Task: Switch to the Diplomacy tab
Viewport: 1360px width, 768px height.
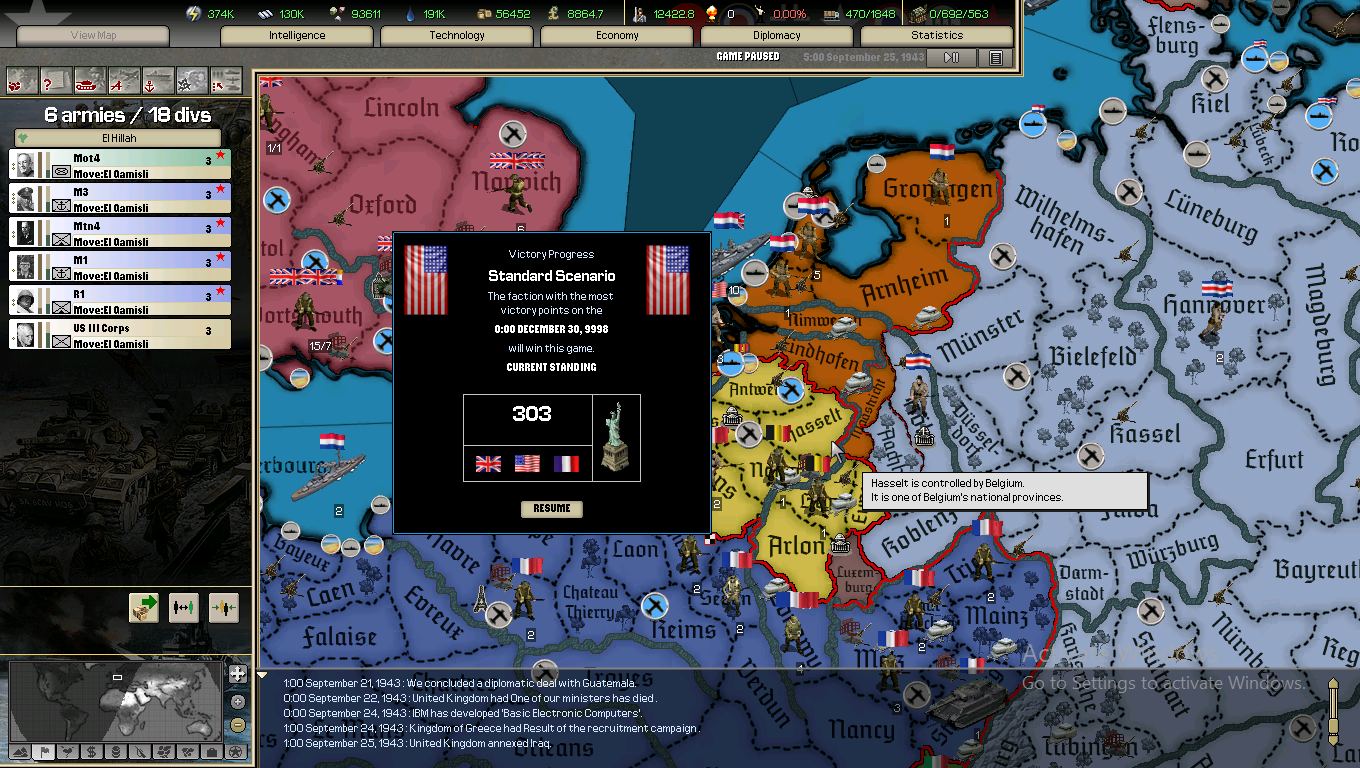Action: [776, 35]
